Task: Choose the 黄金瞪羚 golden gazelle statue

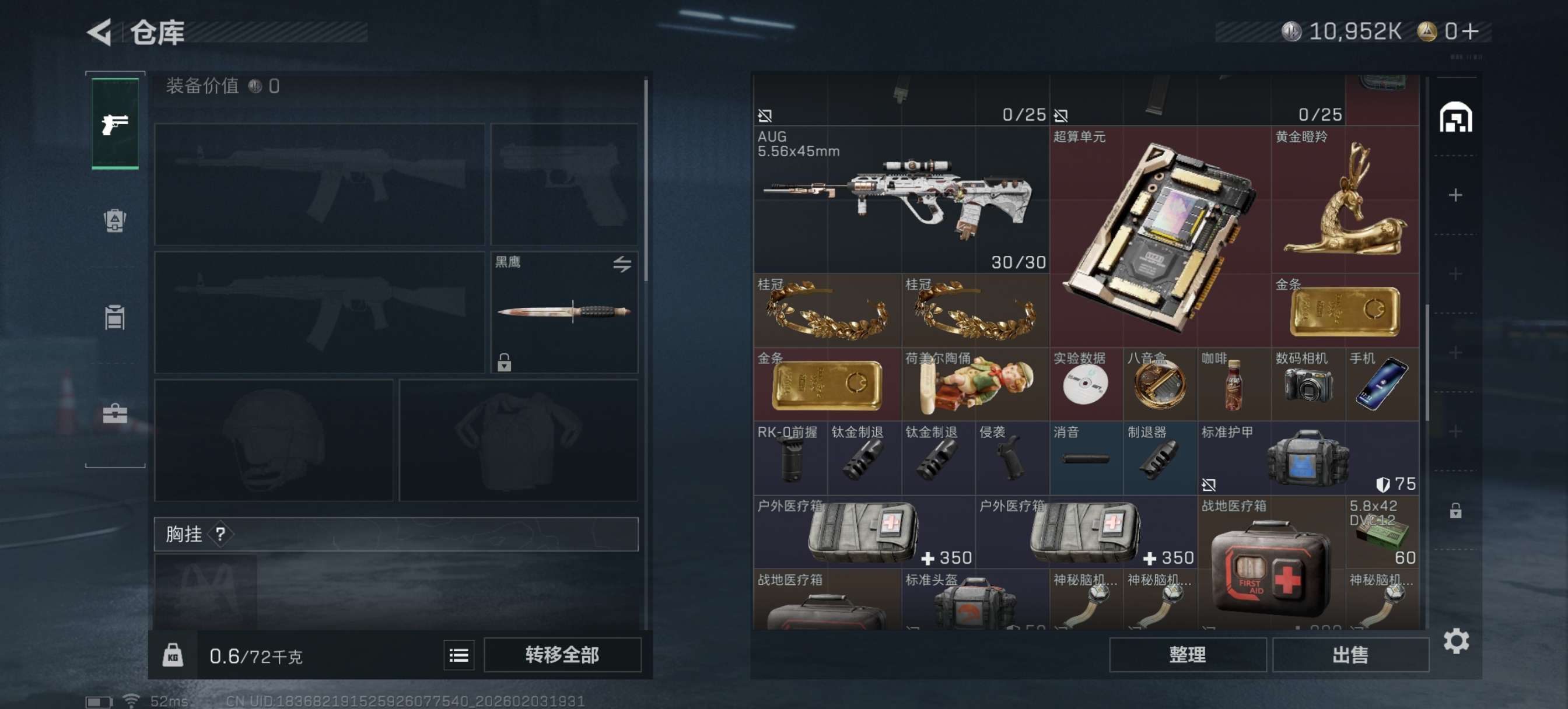Action: (1345, 199)
